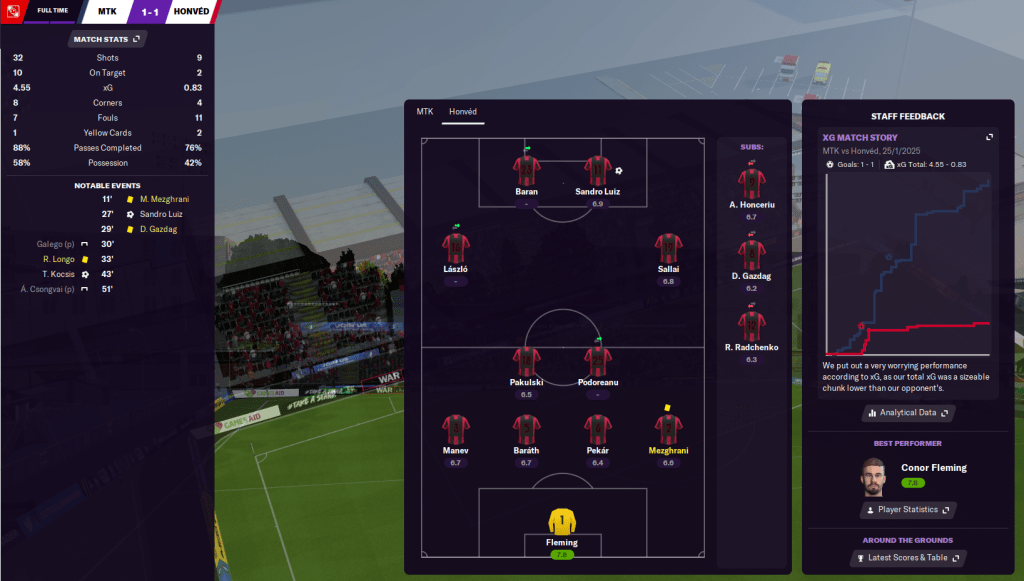The width and height of the screenshot is (1024, 581).
Task: Select defender Mezghrani with yellow card
Action: tap(668, 432)
